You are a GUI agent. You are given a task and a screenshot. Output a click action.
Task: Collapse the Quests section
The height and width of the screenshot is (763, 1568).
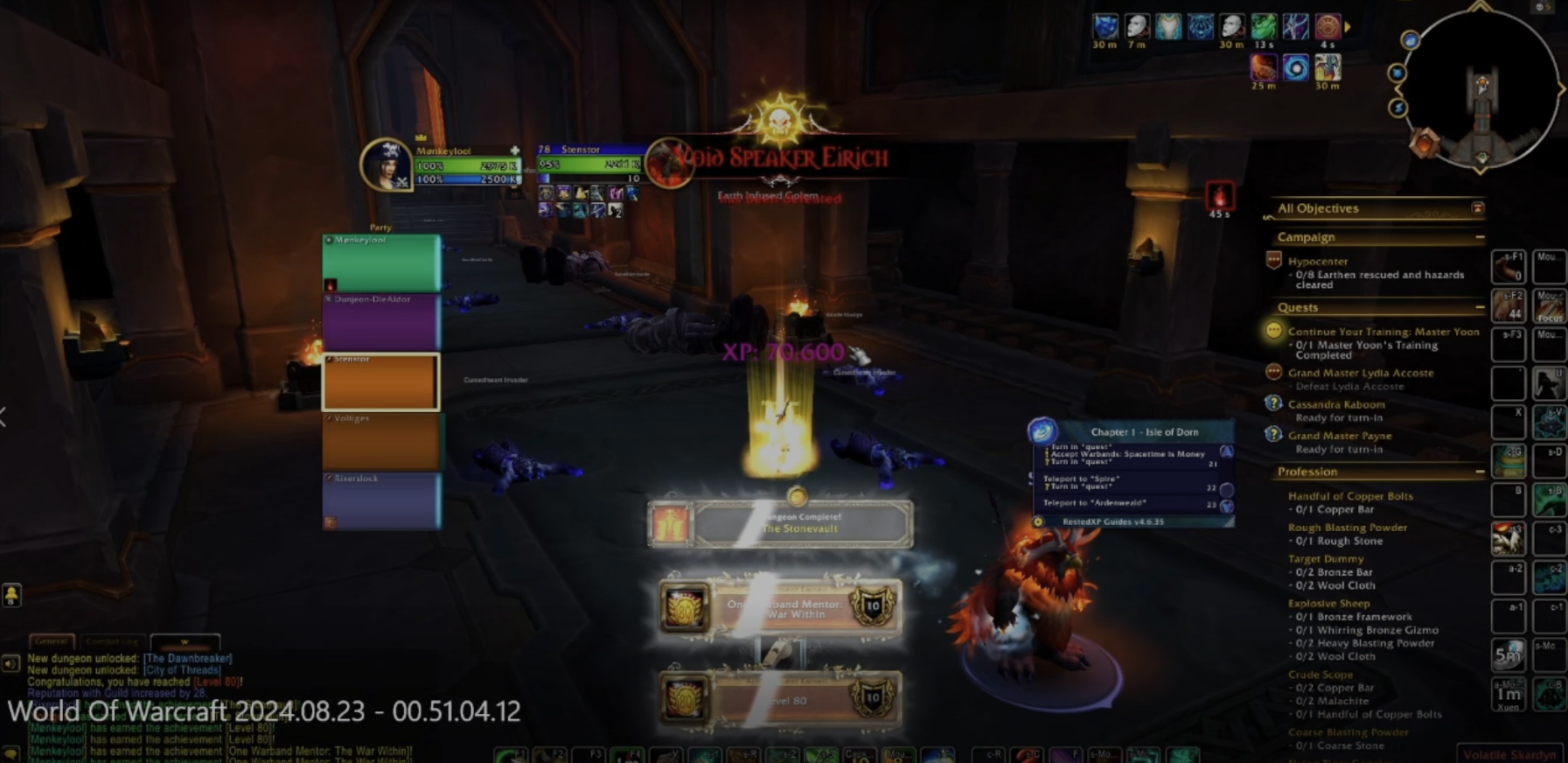(1479, 307)
